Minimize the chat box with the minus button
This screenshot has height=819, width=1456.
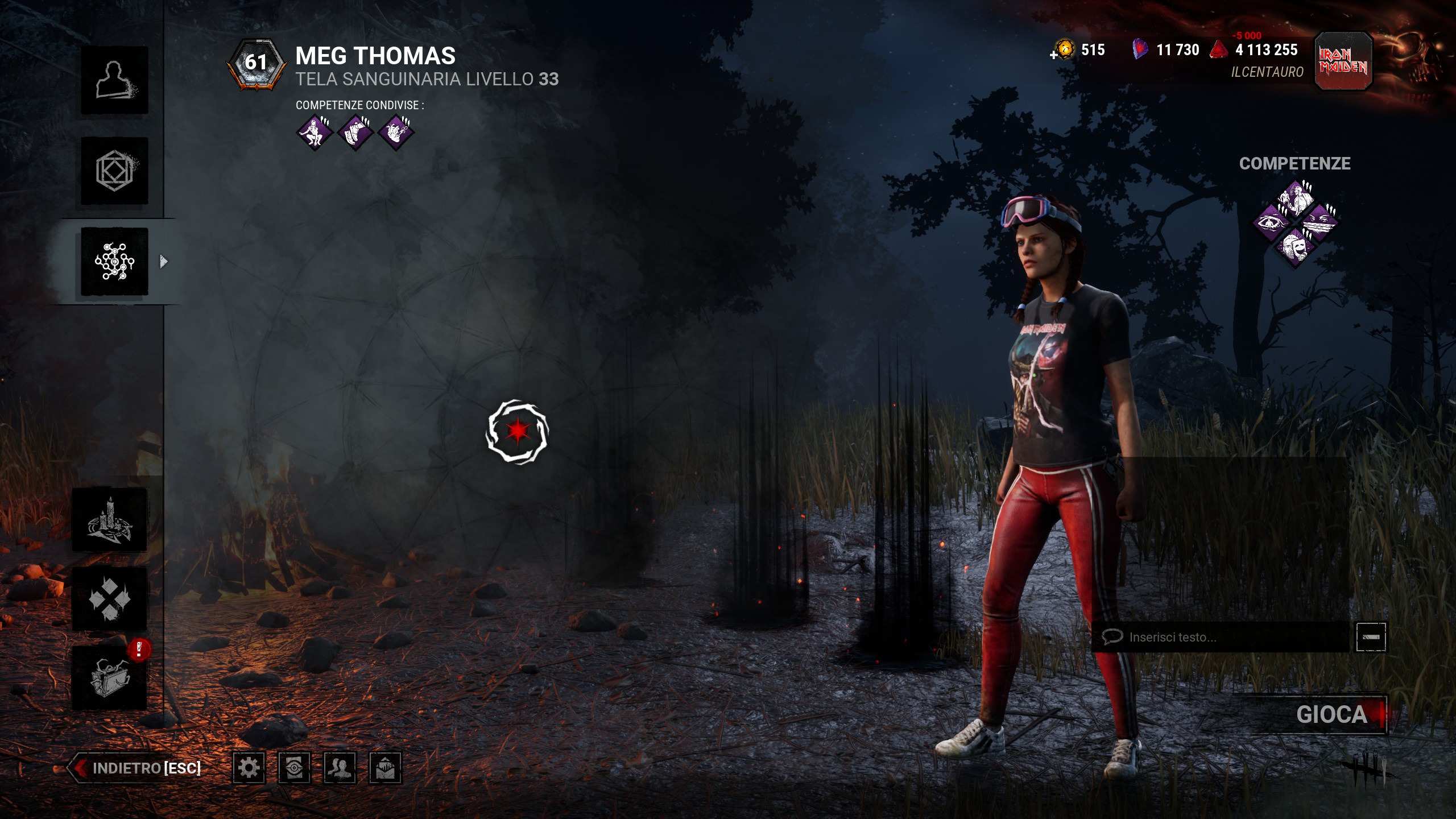(1371, 637)
